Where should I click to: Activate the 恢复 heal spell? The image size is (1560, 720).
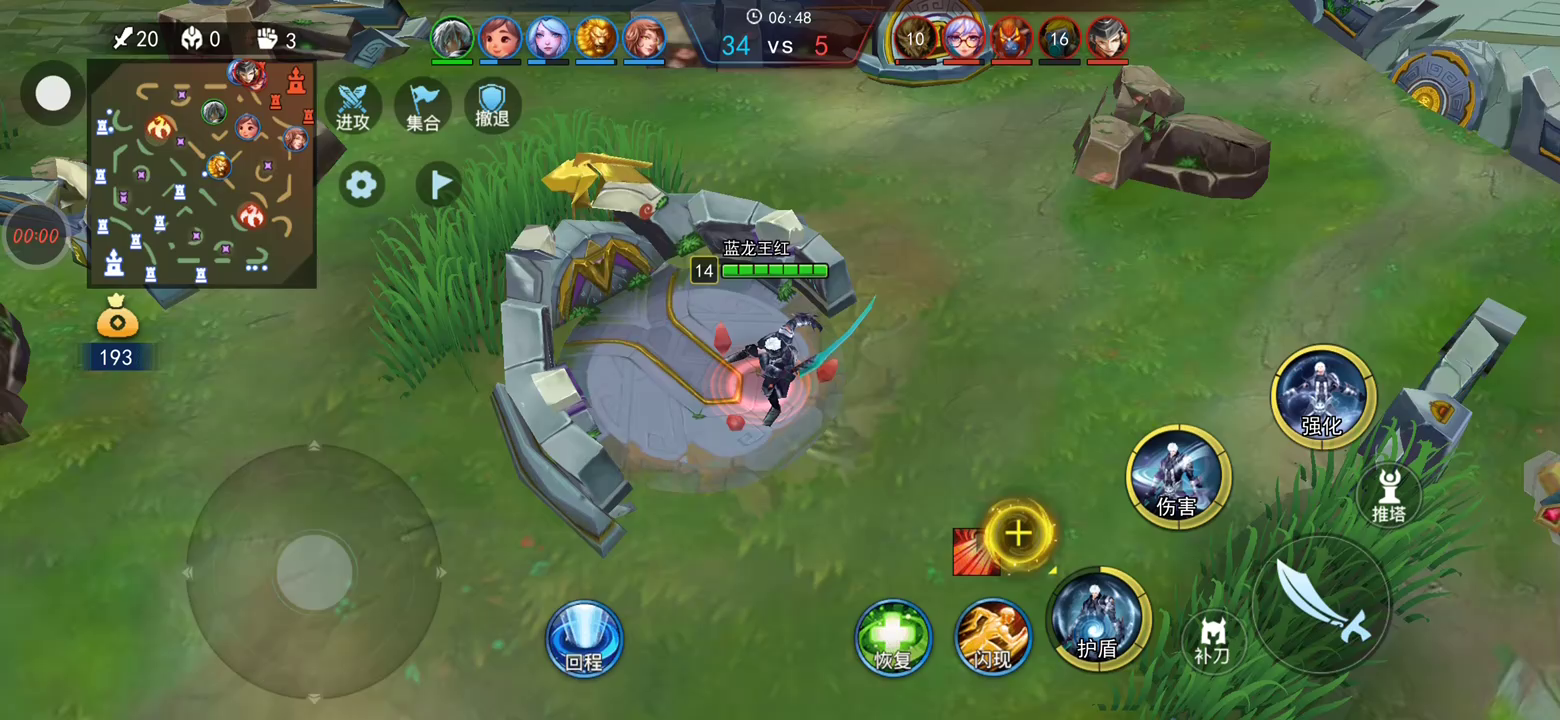tap(893, 638)
